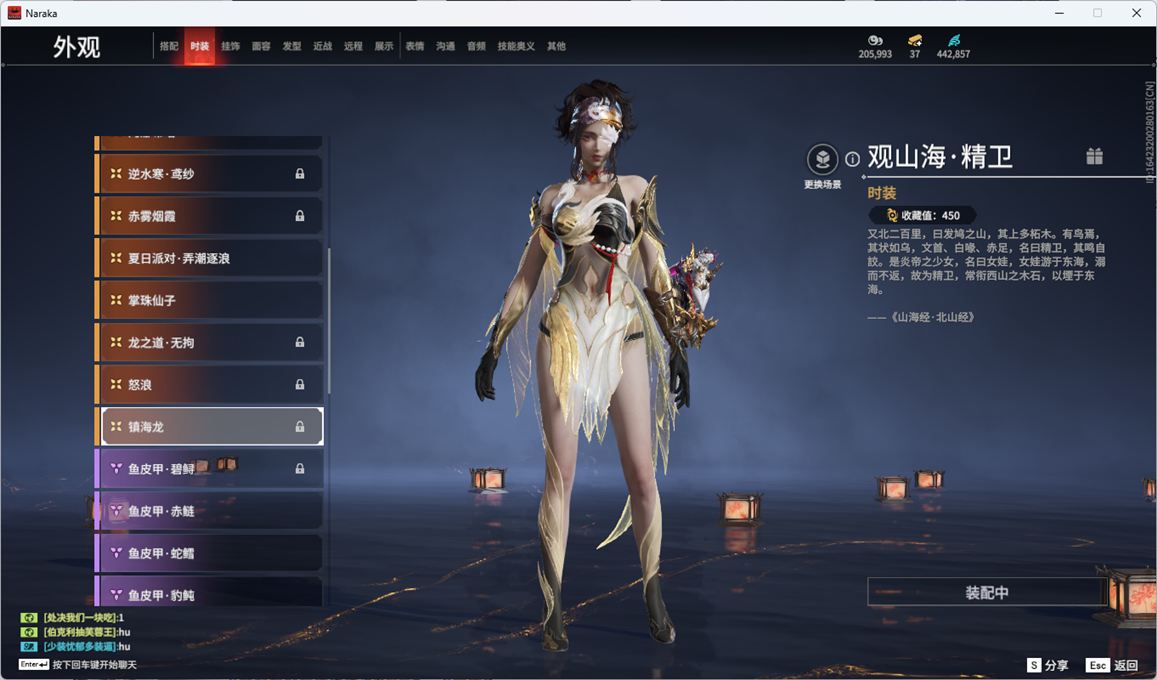Click the 返回 back button

(x=1114, y=665)
